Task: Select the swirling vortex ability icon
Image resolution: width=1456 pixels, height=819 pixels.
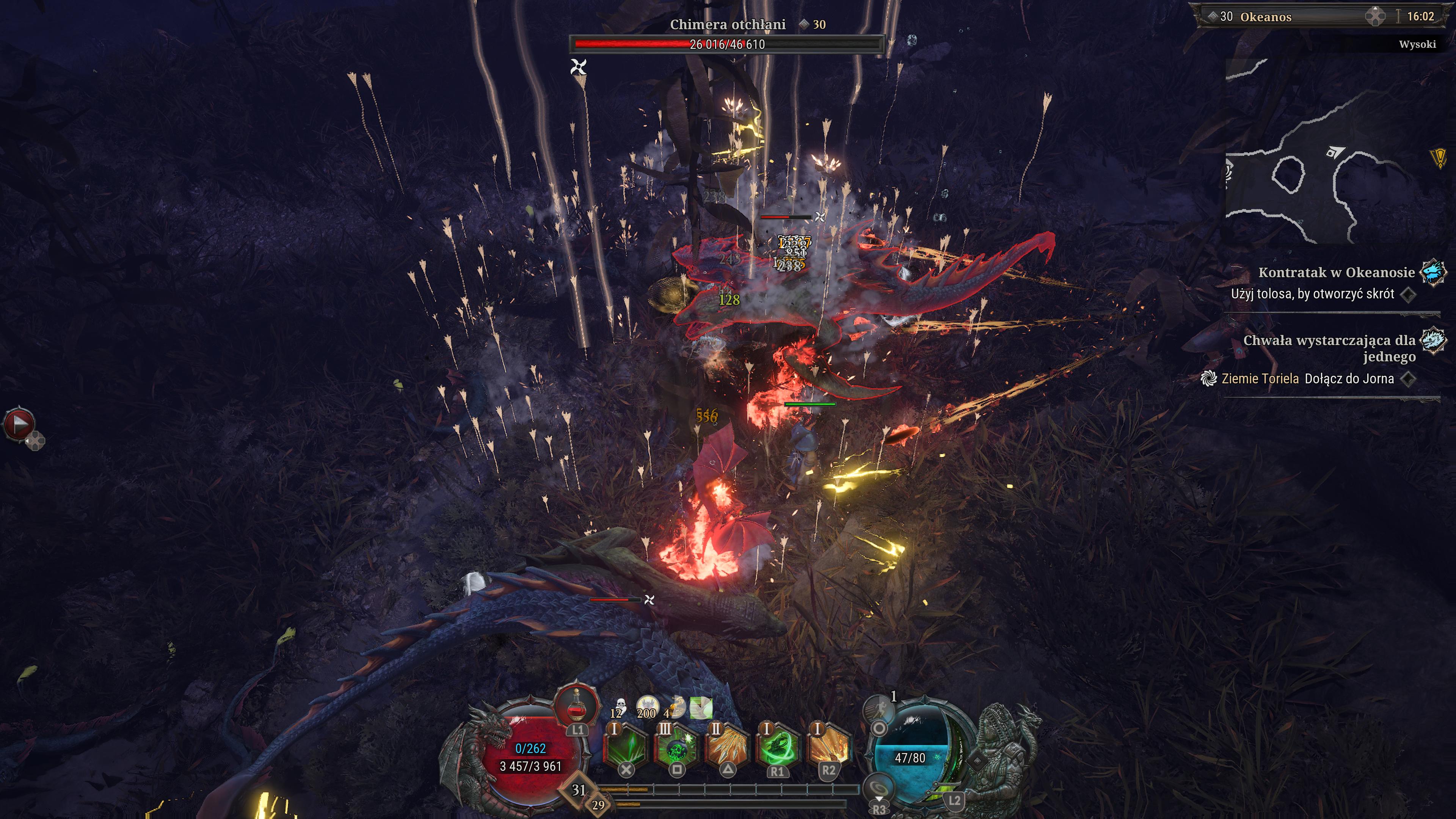Action: [879, 788]
